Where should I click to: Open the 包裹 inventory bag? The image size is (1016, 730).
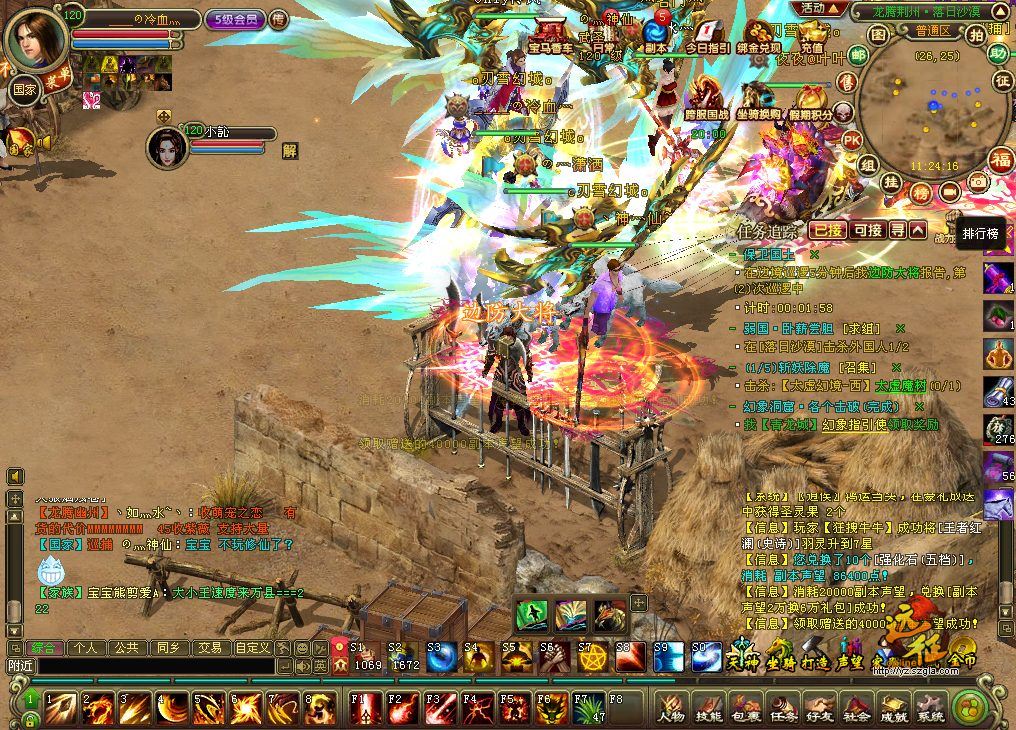tap(745, 707)
